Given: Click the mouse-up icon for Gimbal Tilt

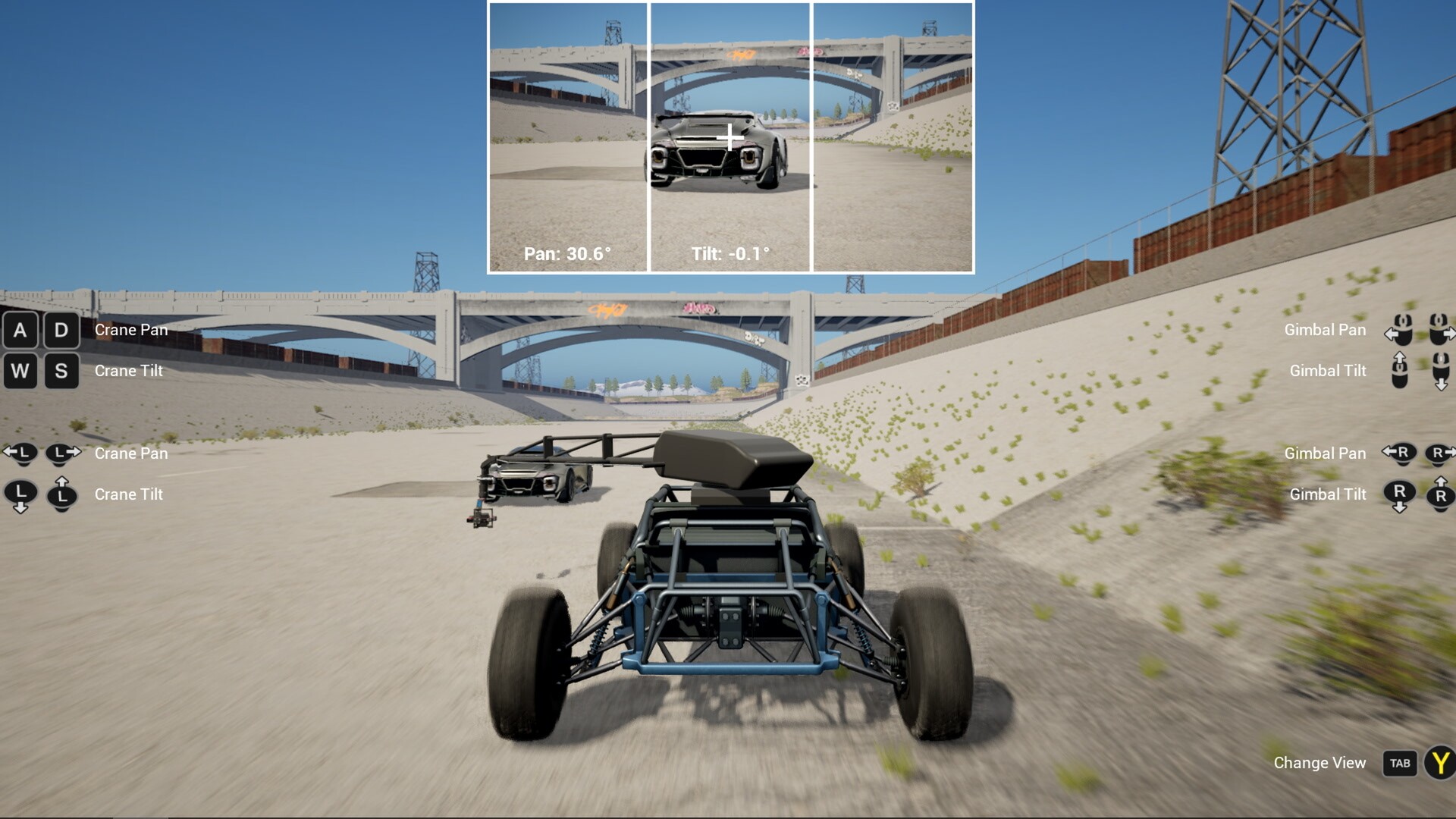Looking at the screenshot, I should click(x=1399, y=371).
